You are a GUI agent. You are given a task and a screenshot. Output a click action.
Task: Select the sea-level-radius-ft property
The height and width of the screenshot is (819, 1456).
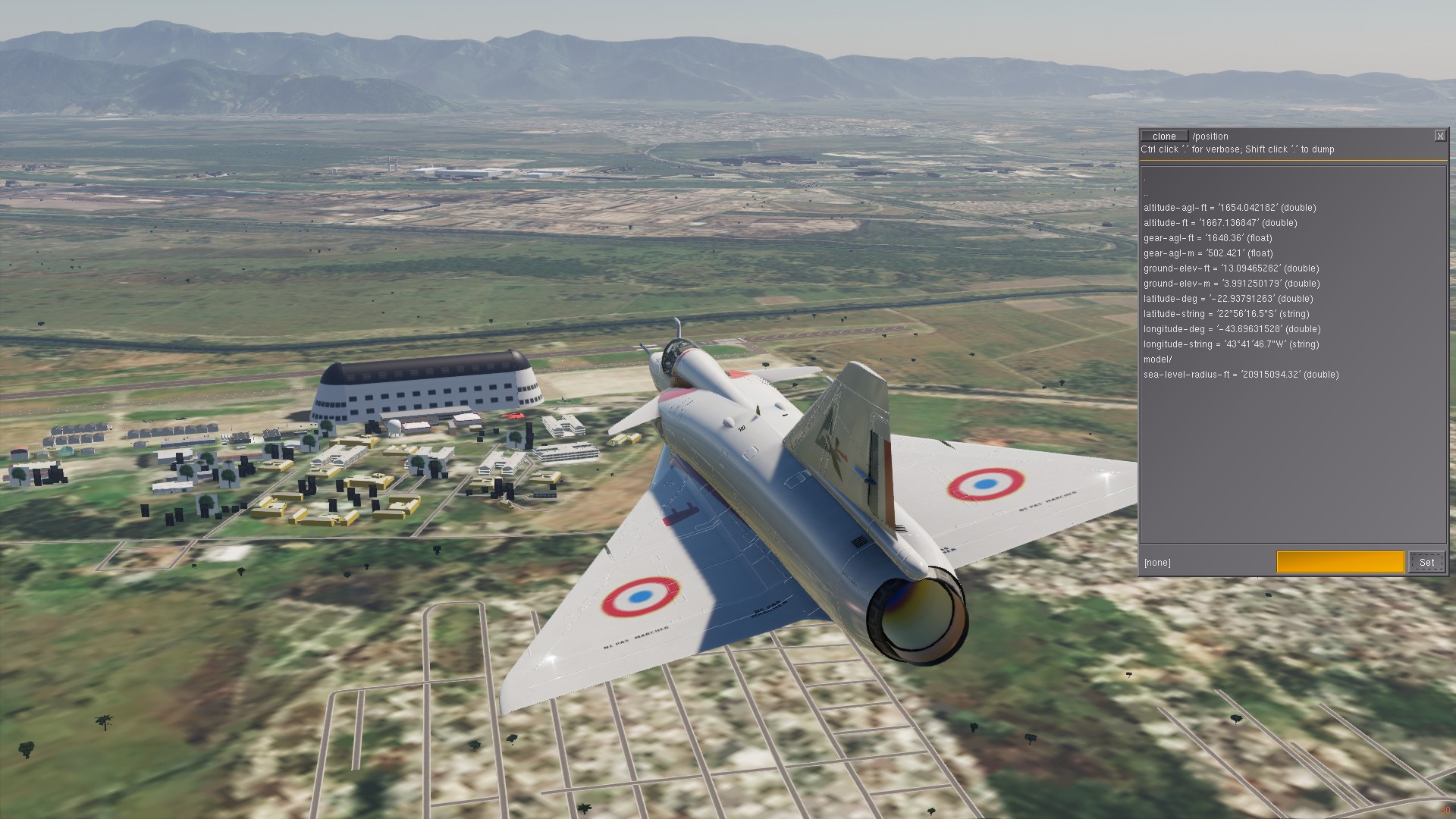(1241, 375)
